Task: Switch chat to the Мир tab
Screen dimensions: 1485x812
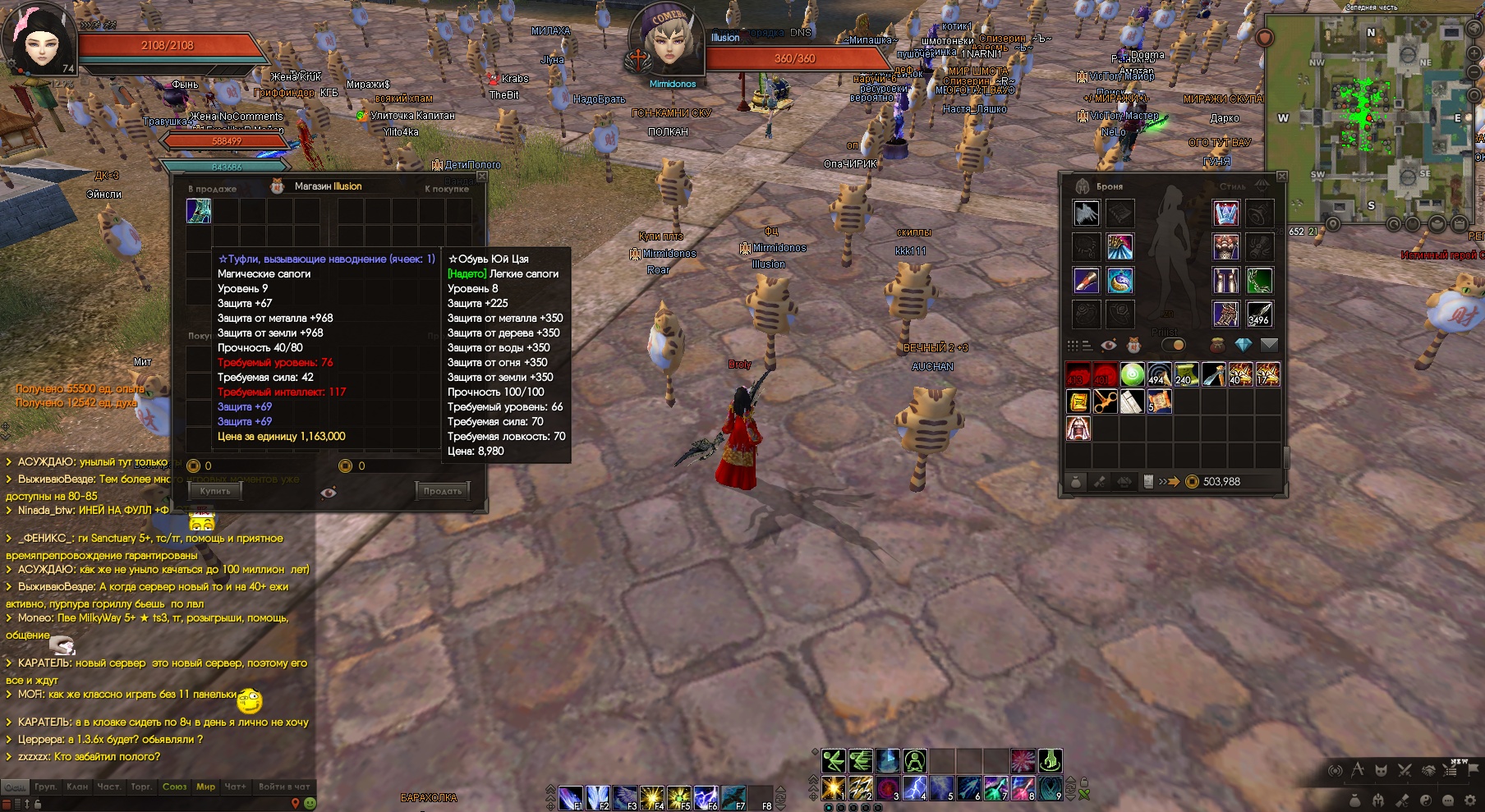Action: pos(205,787)
